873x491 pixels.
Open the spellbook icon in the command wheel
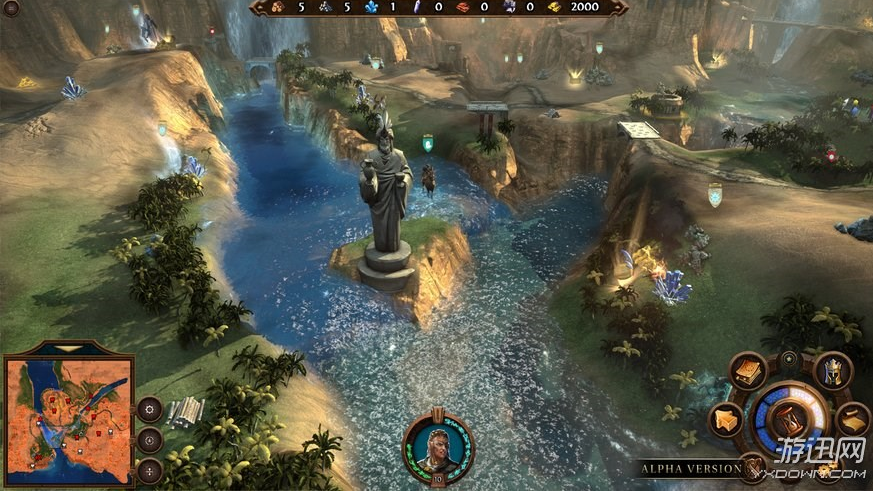coord(747,370)
